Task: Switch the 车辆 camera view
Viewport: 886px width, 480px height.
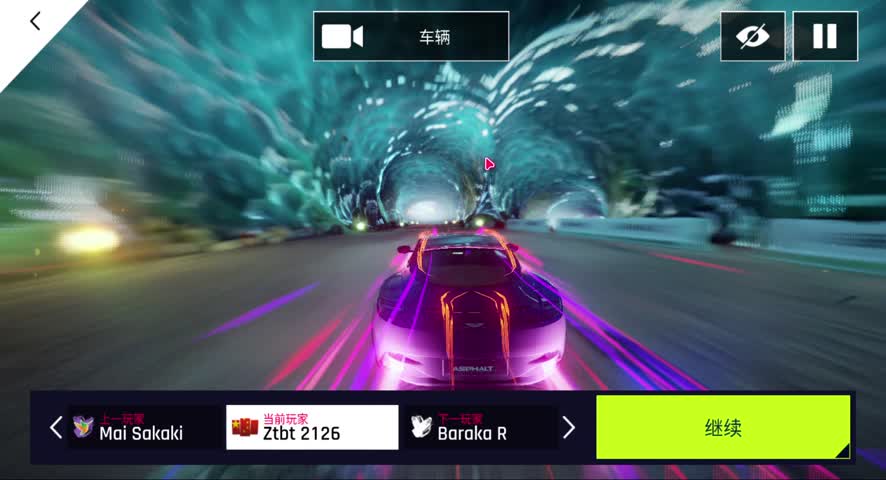Action: coord(411,37)
